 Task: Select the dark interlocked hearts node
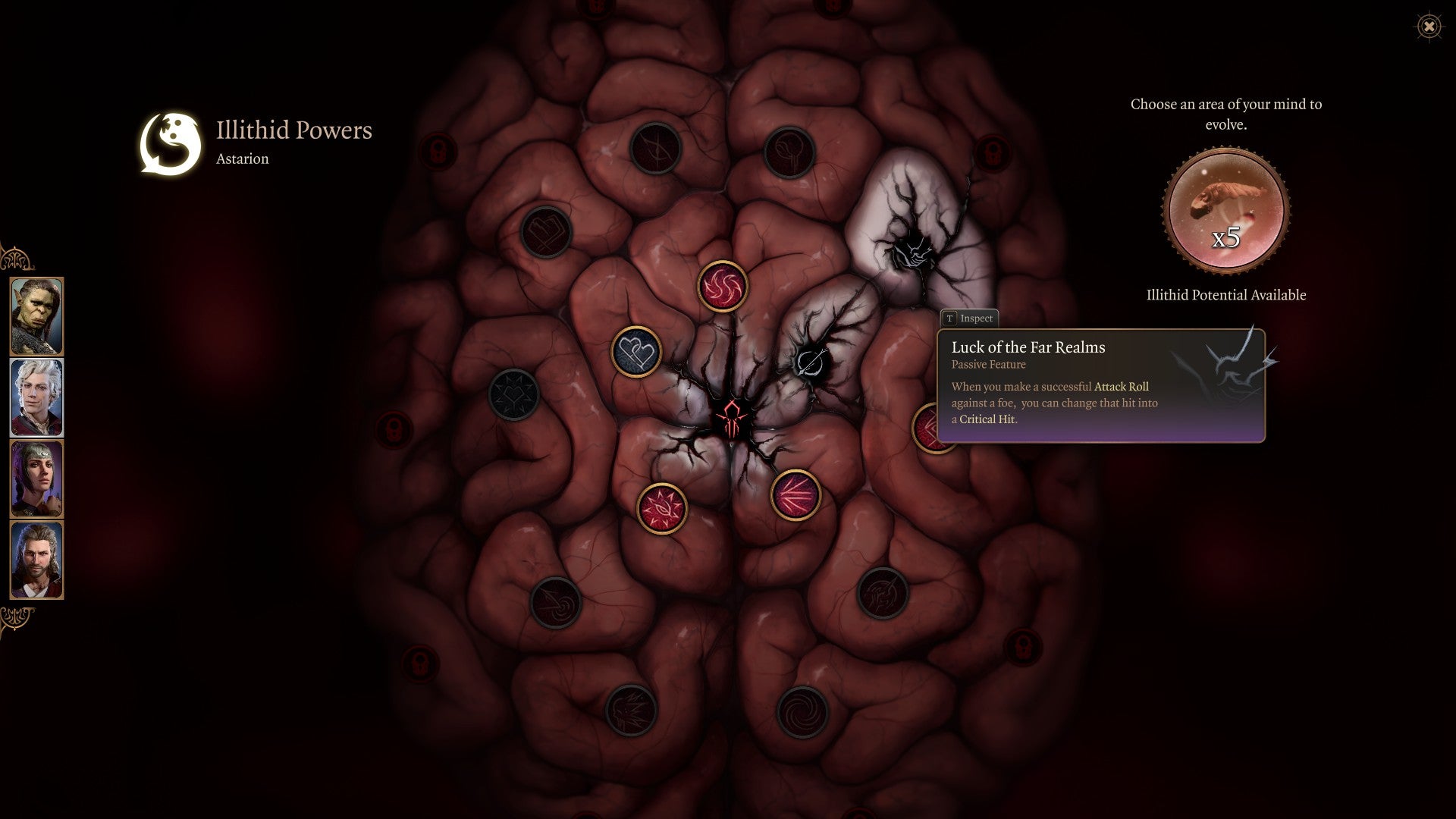click(546, 231)
